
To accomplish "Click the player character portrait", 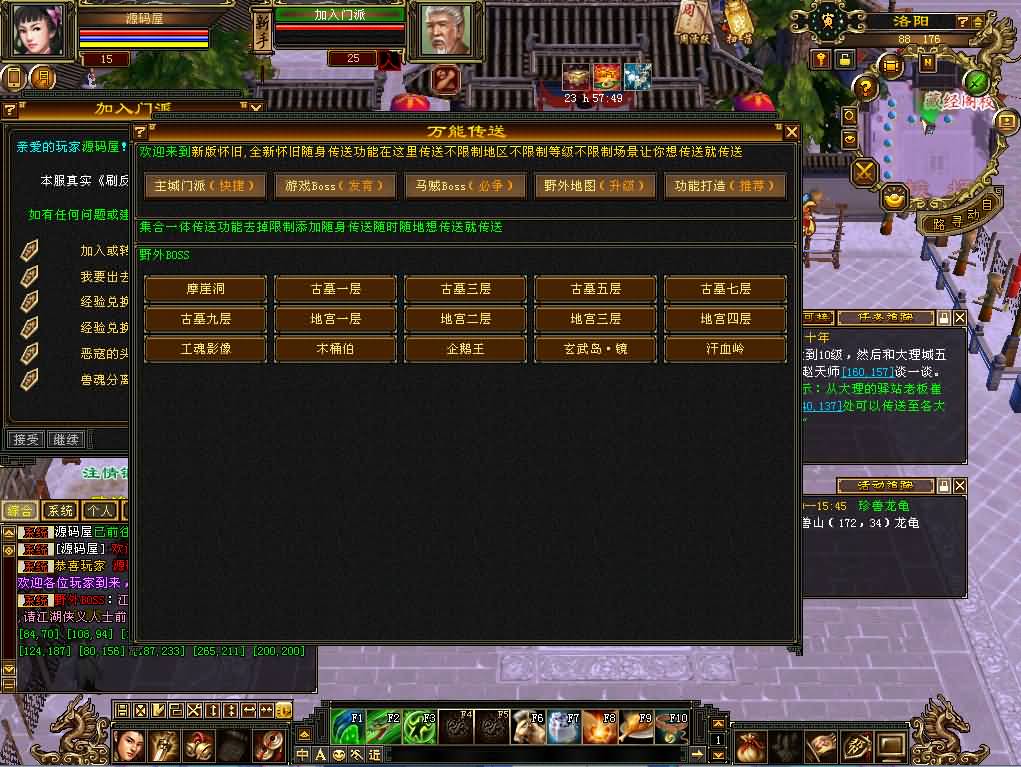I will [38, 30].
